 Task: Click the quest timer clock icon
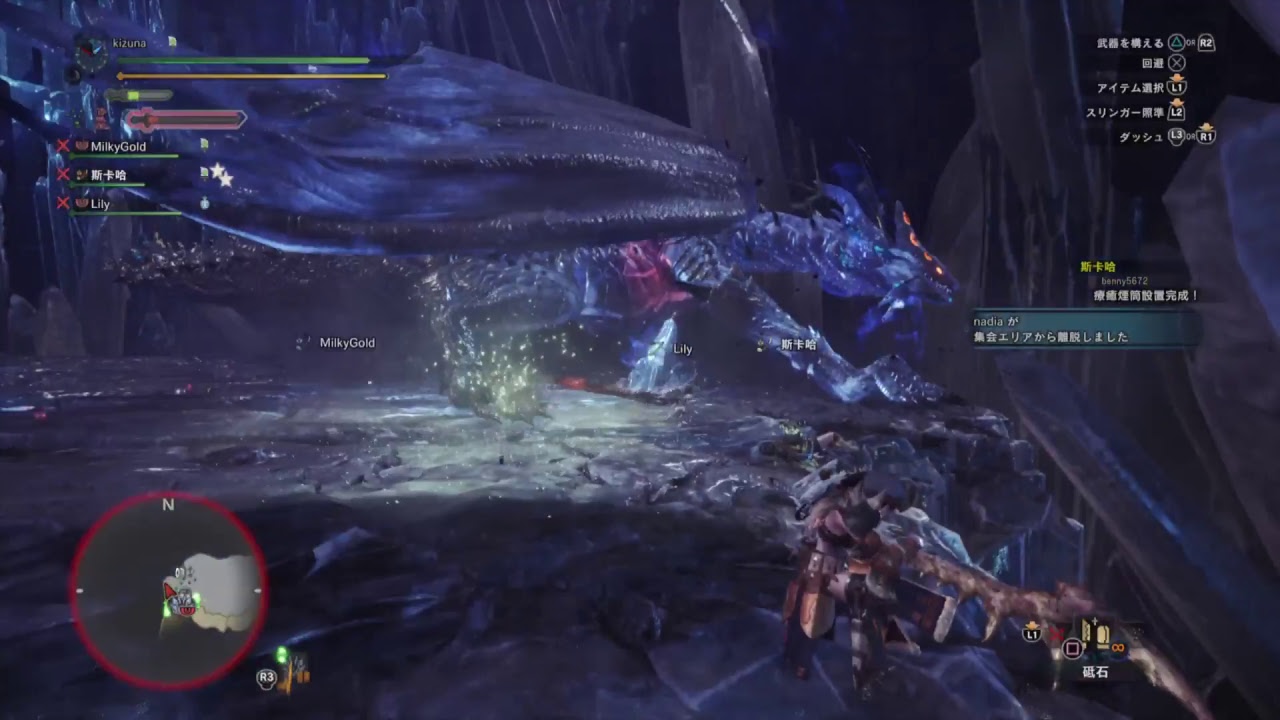pos(91,52)
